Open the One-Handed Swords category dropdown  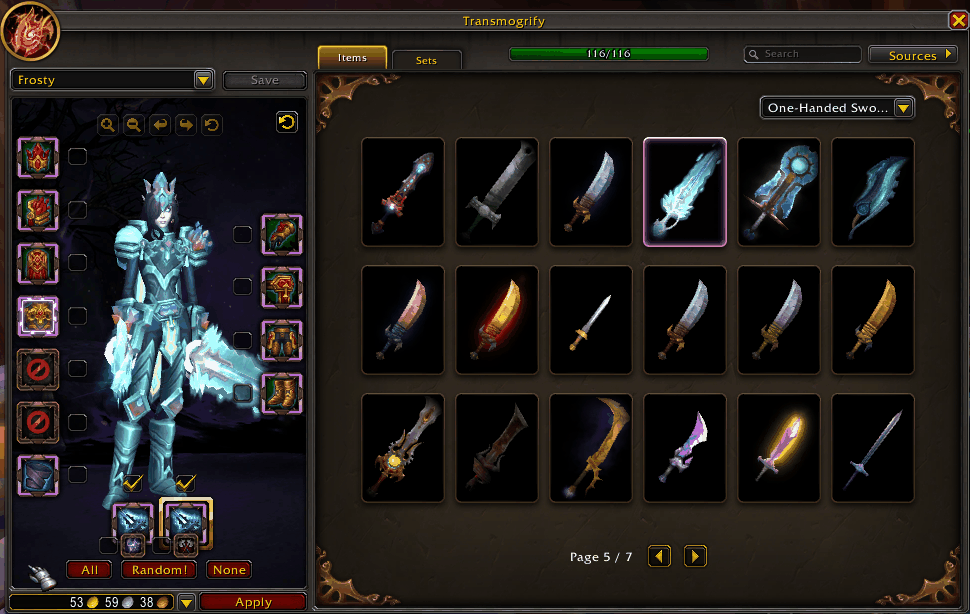tap(837, 108)
